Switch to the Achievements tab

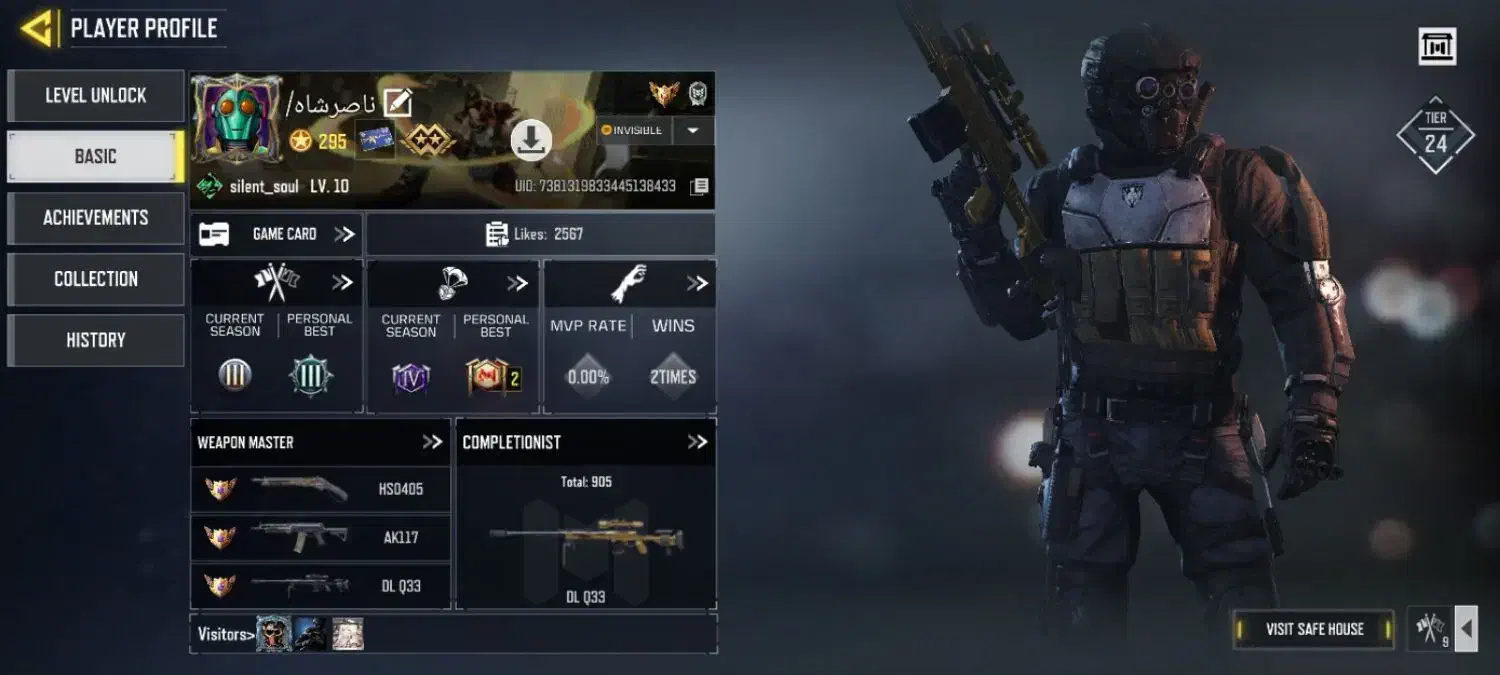click(x=96, y=218)
